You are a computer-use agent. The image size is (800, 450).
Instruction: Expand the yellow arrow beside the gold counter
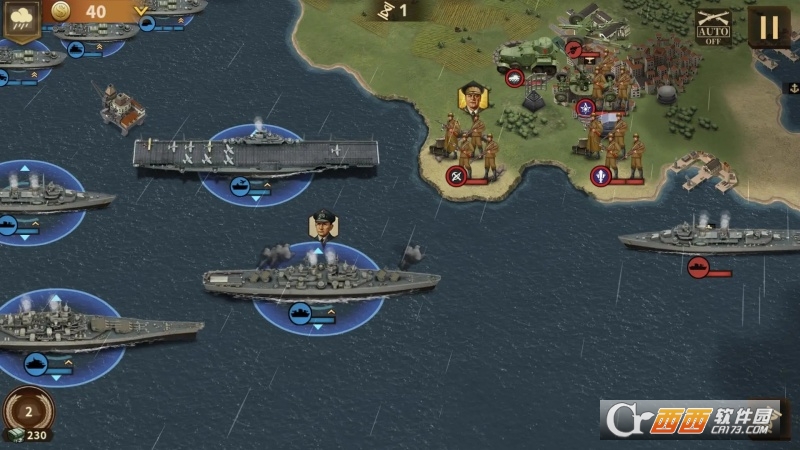(x=141, y=12)
